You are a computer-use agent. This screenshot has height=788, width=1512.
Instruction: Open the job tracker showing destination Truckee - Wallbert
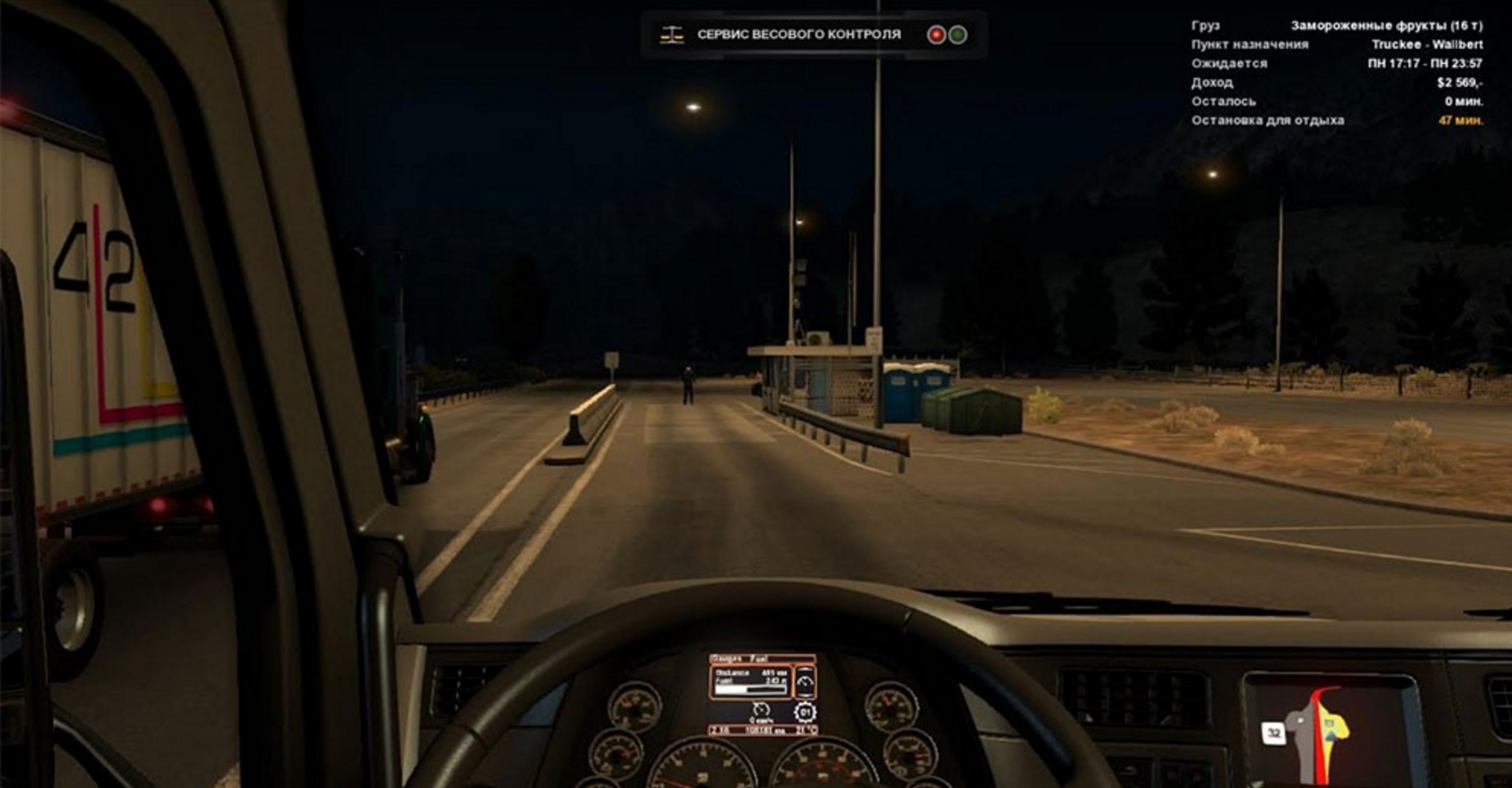pyautogui.click(x=1336, y=73)
